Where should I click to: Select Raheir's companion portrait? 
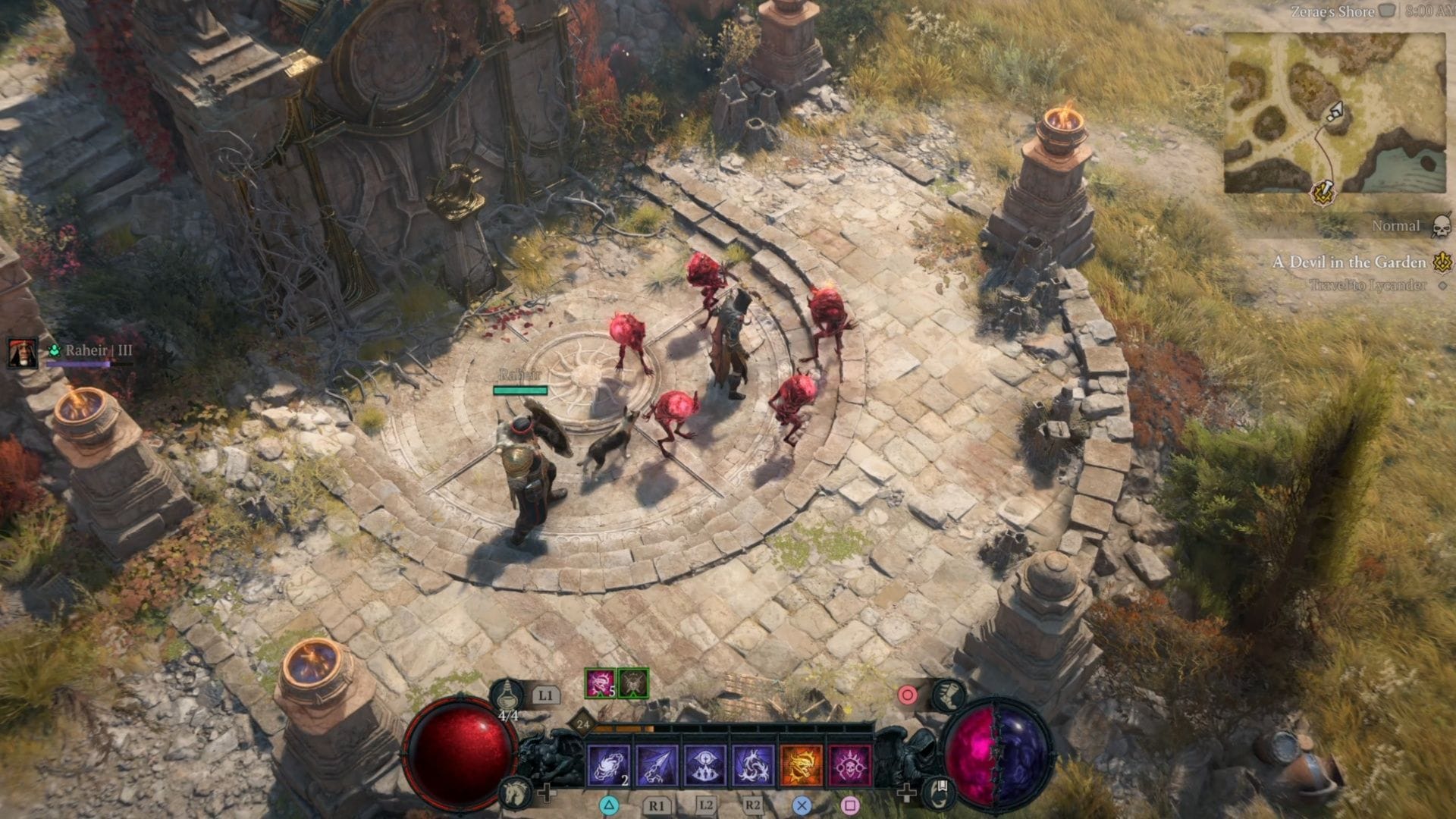point(23,353)
